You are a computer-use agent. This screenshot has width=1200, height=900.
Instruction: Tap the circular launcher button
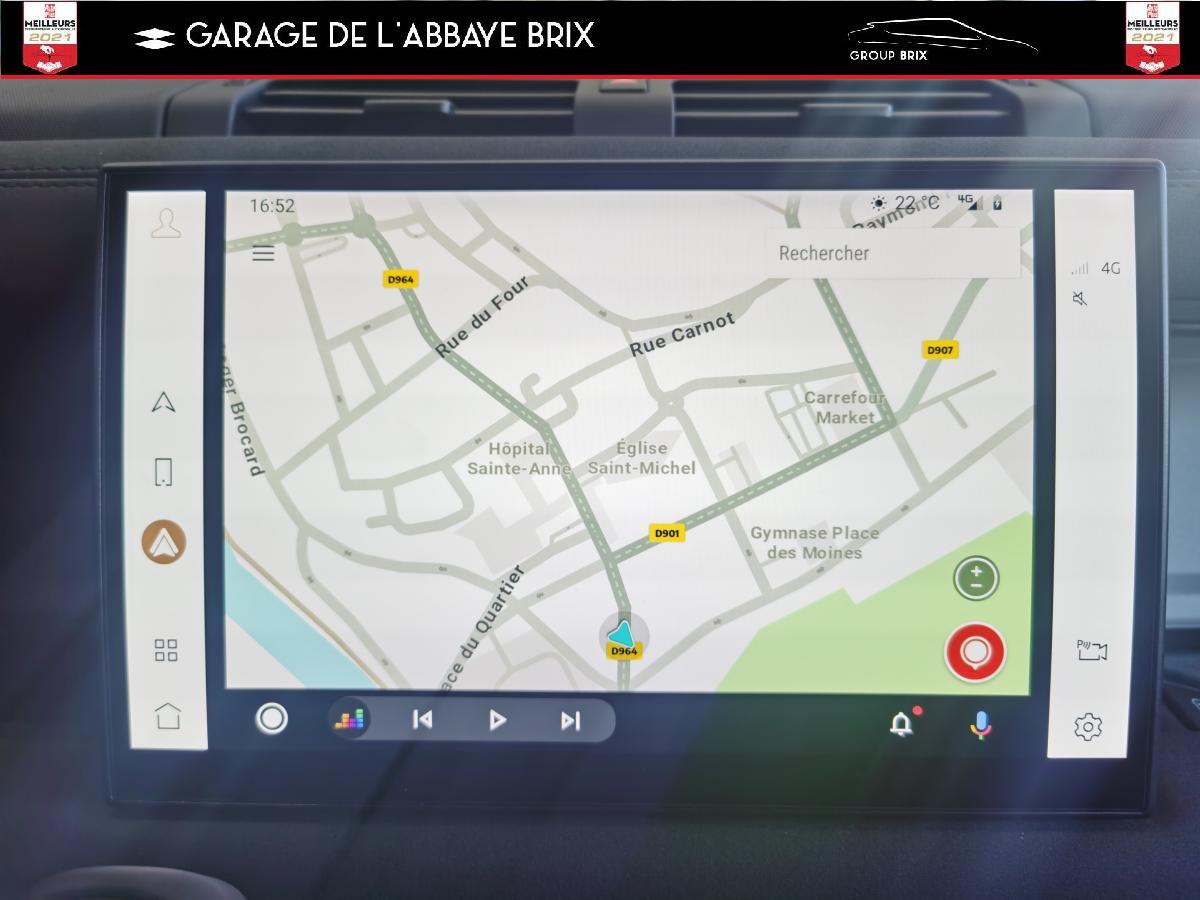[272, 719]
